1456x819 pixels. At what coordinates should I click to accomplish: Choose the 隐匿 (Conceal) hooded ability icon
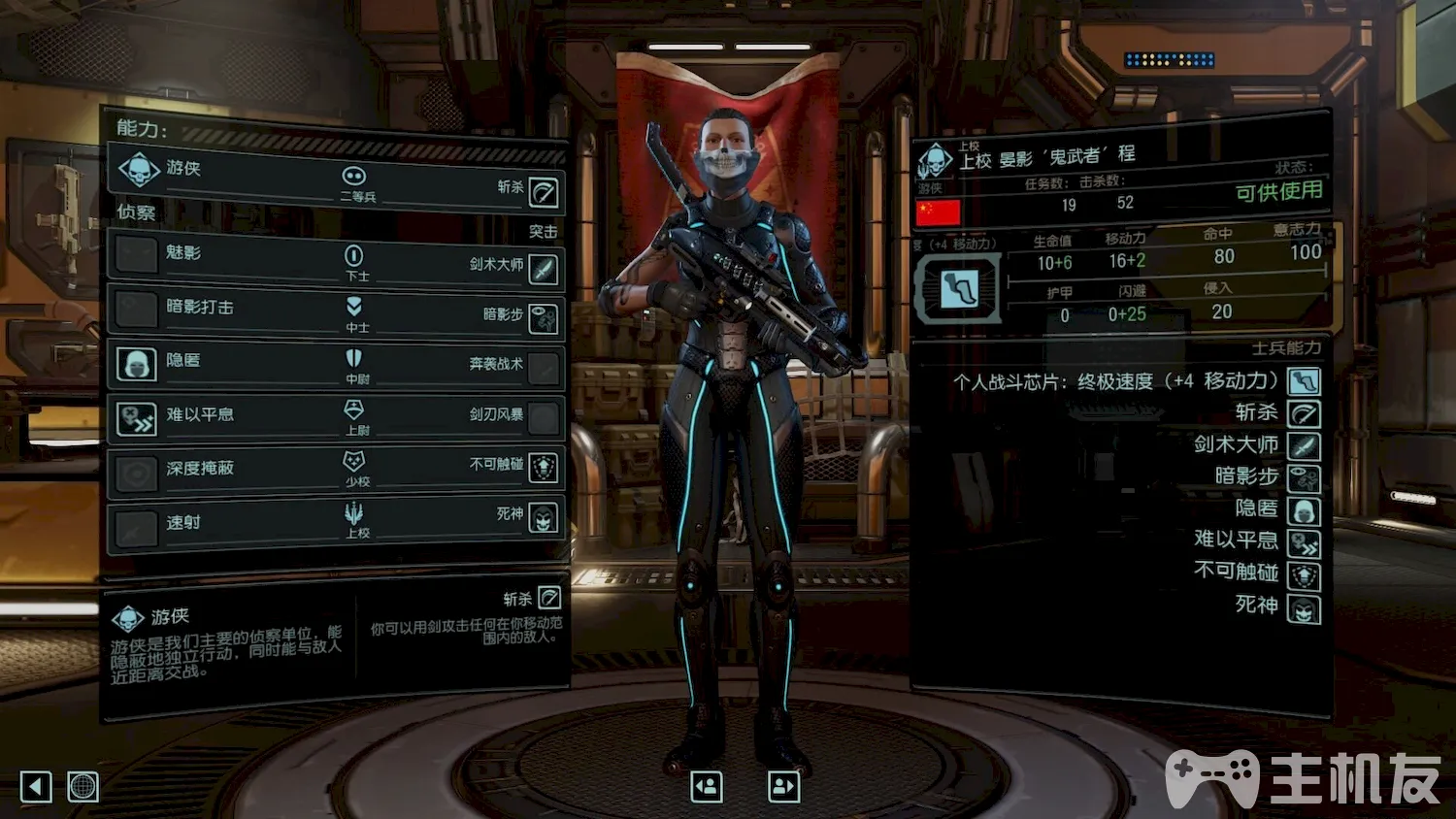pos(137,364)
